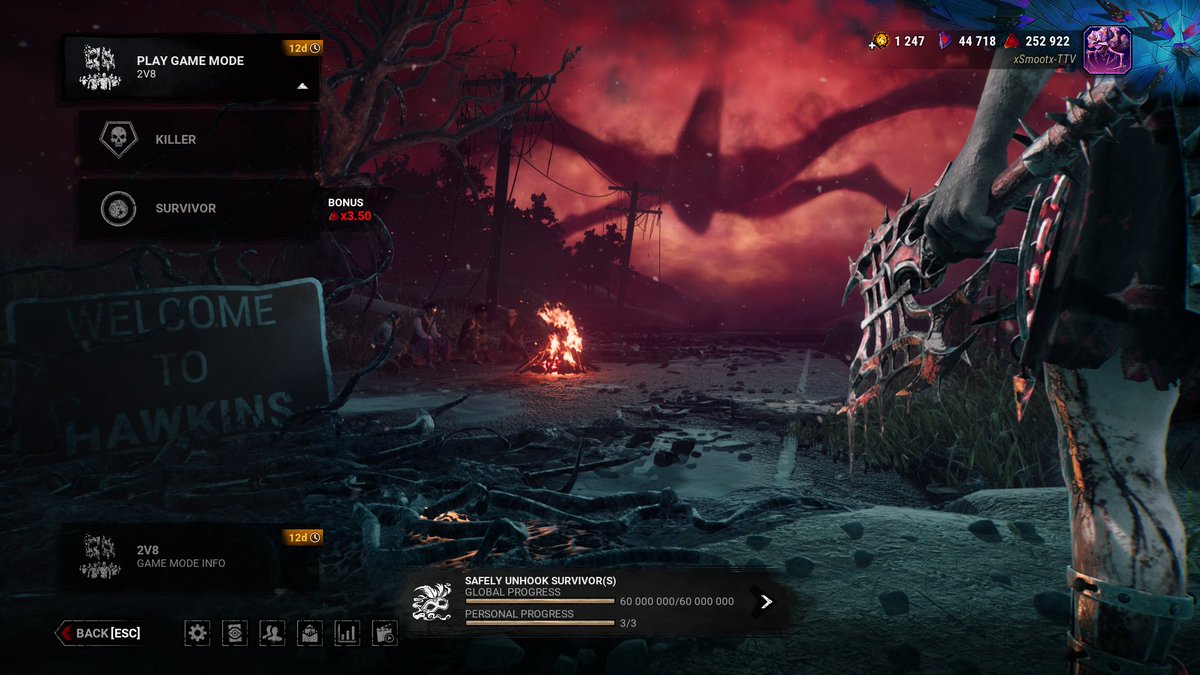1200x675 pixels.
Task: Open settings via the gear icon
Action: (197, 633)
